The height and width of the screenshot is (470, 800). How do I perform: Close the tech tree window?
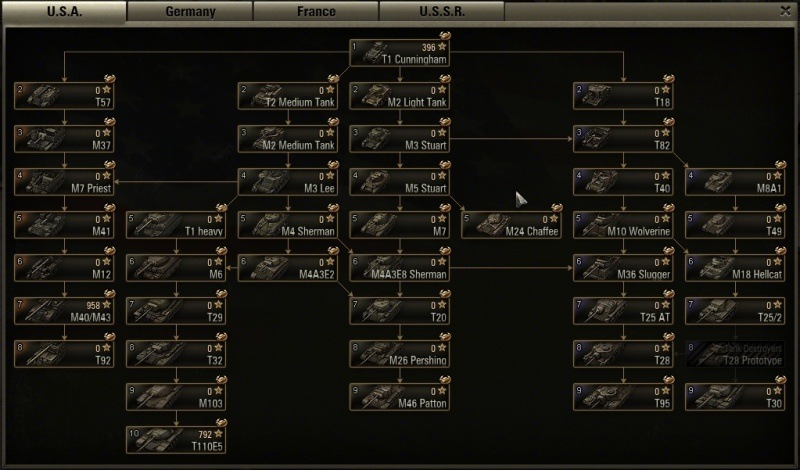click(x=785, y=11)
